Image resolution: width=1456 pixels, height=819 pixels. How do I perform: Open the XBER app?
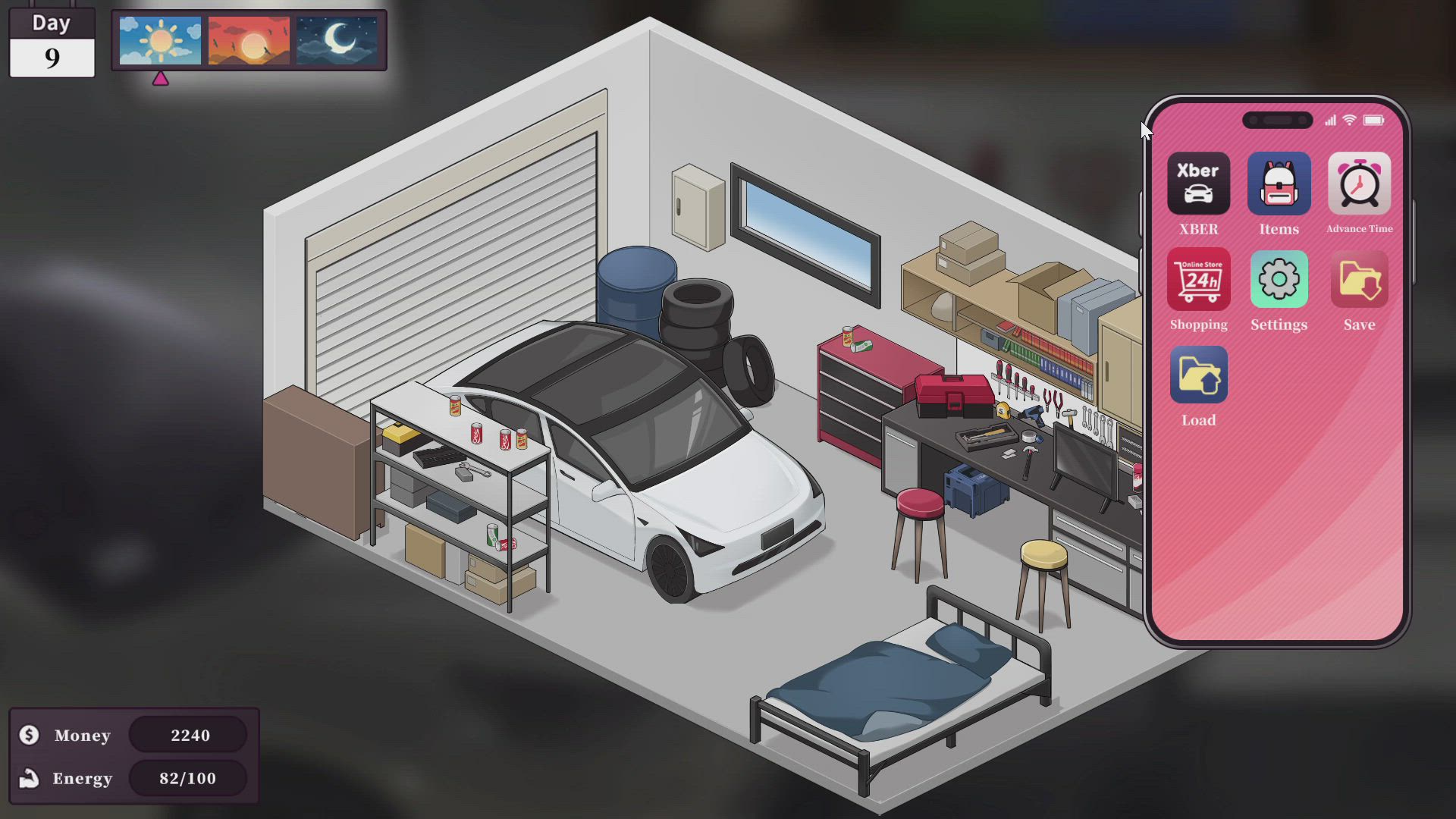coord(1198,184)
